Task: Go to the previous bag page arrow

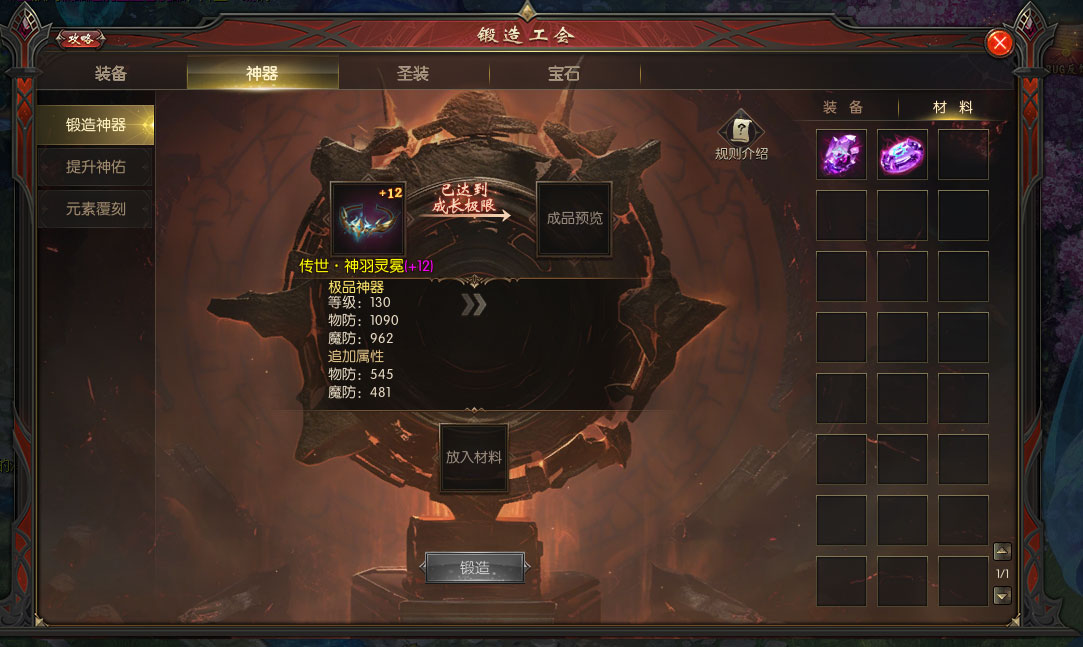Action: [x=1002, y=552]
